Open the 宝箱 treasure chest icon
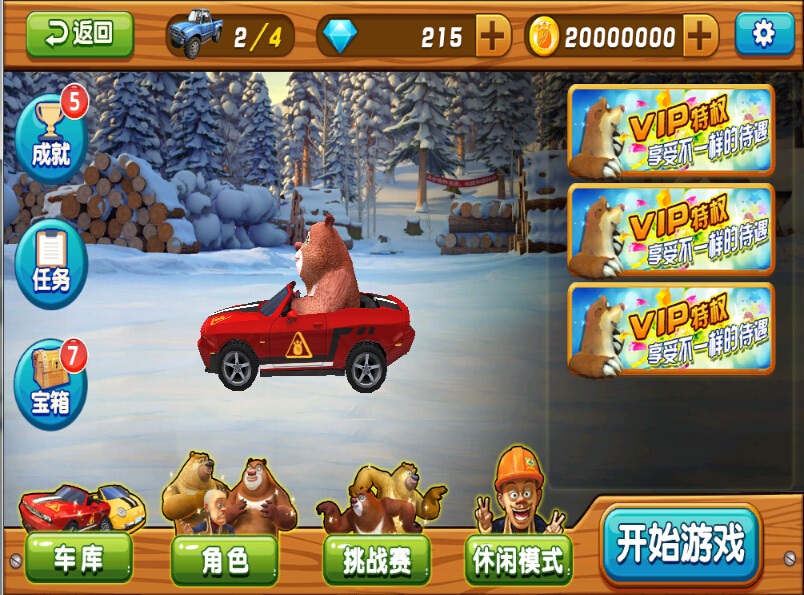Screen dimensions: 804x595 pyautogui.click(x=50, y=384)
